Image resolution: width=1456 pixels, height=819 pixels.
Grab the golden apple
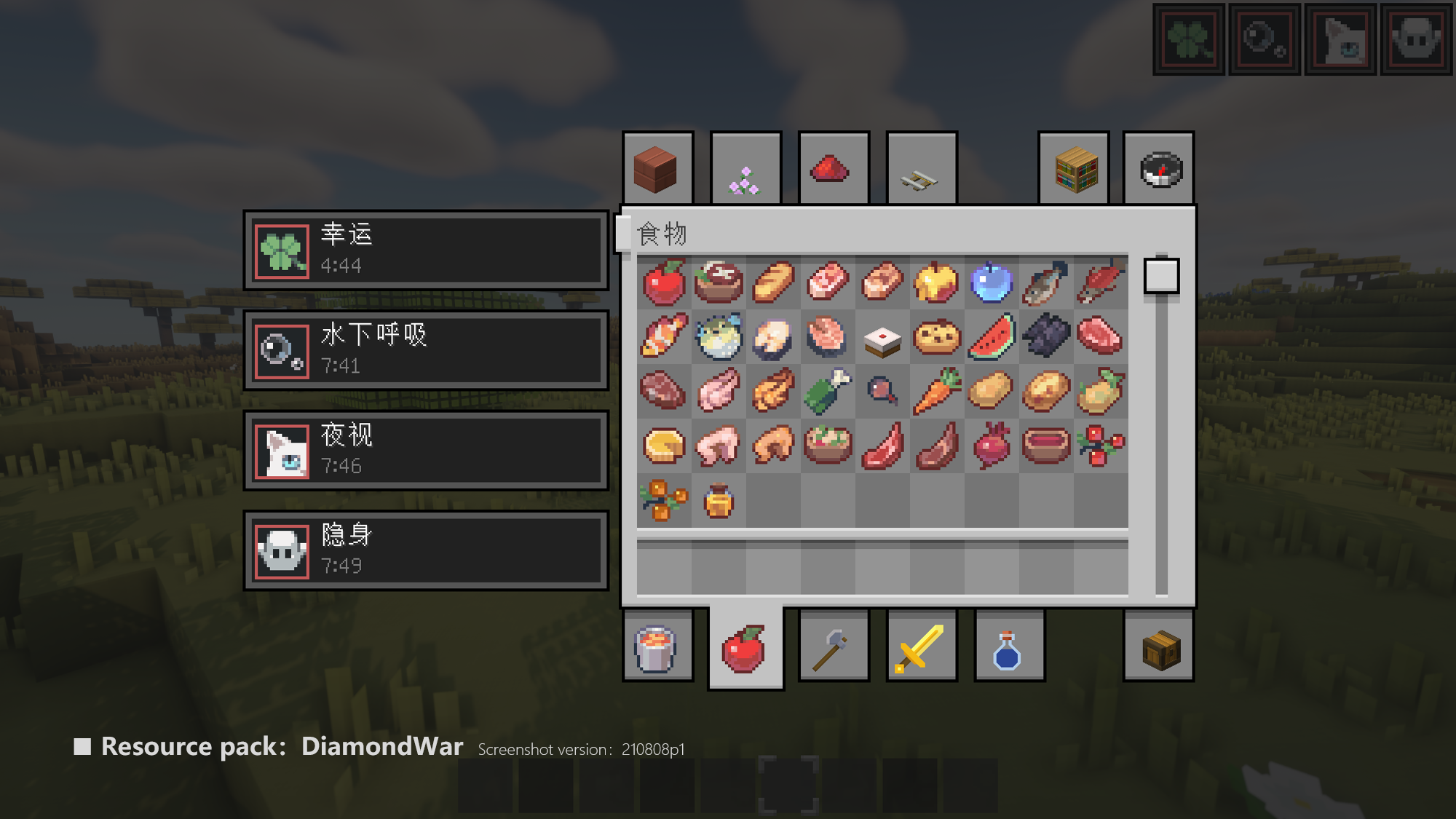tap(936, 282)
